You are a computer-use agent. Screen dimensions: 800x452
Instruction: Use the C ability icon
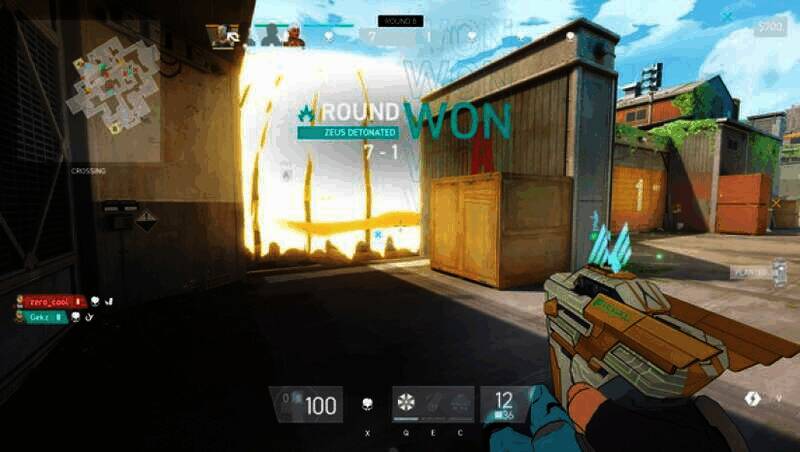[x=460, y=402]
